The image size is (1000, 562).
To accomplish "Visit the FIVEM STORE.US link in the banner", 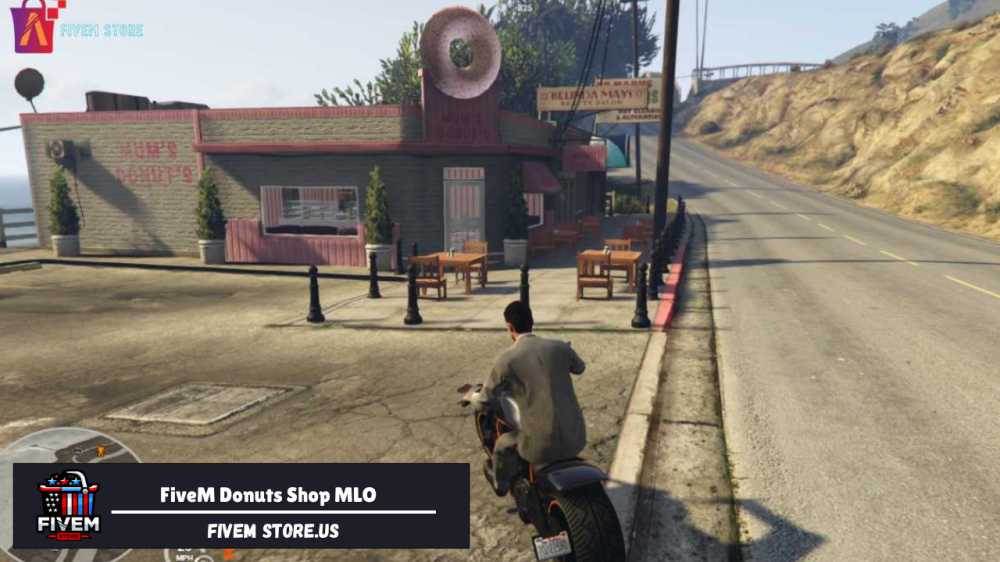I will pos(272,531).
